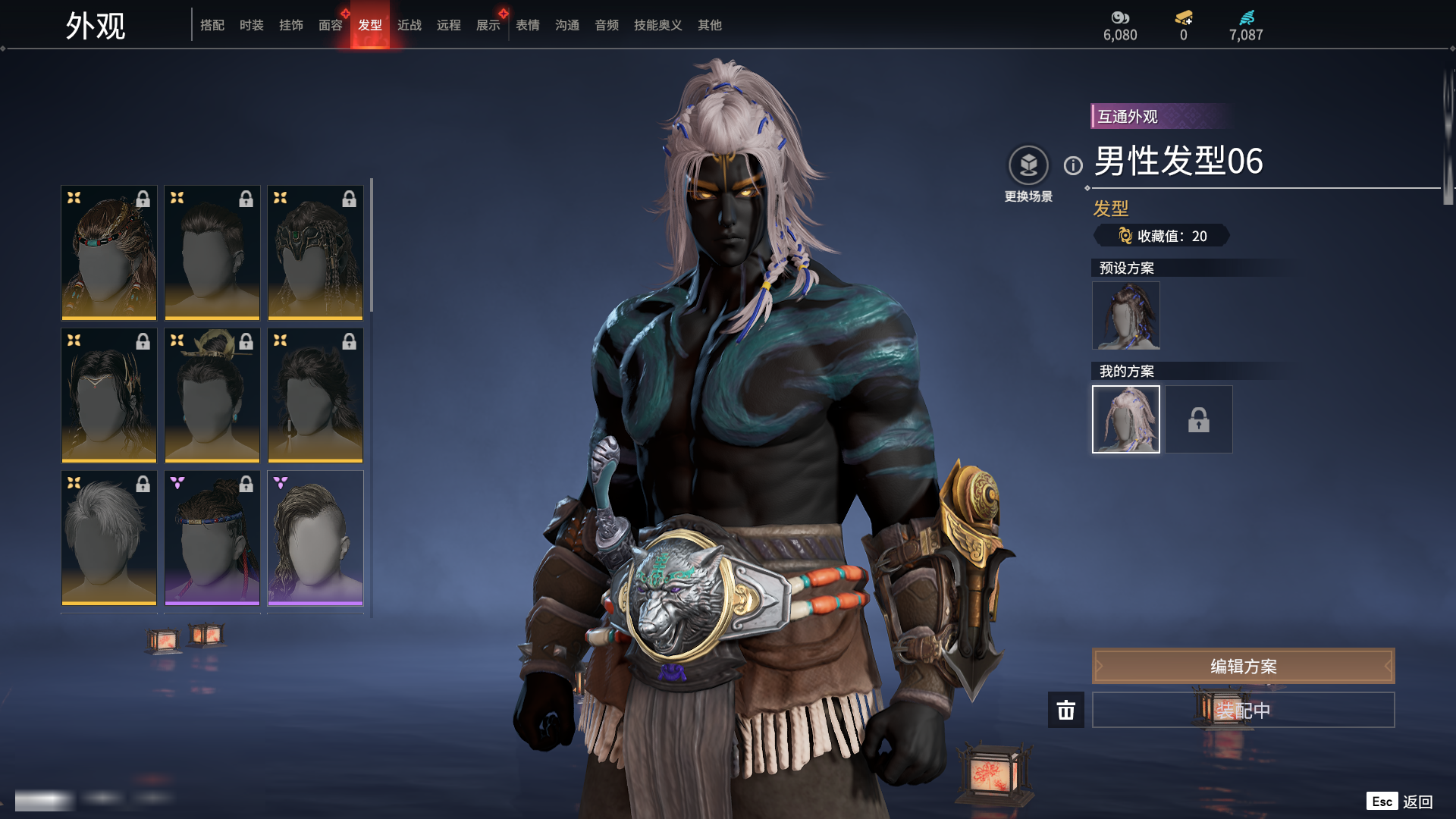Select the 技能奥义 tab
This screenshot has width=1456, height=819.
[x=658, y=25]
